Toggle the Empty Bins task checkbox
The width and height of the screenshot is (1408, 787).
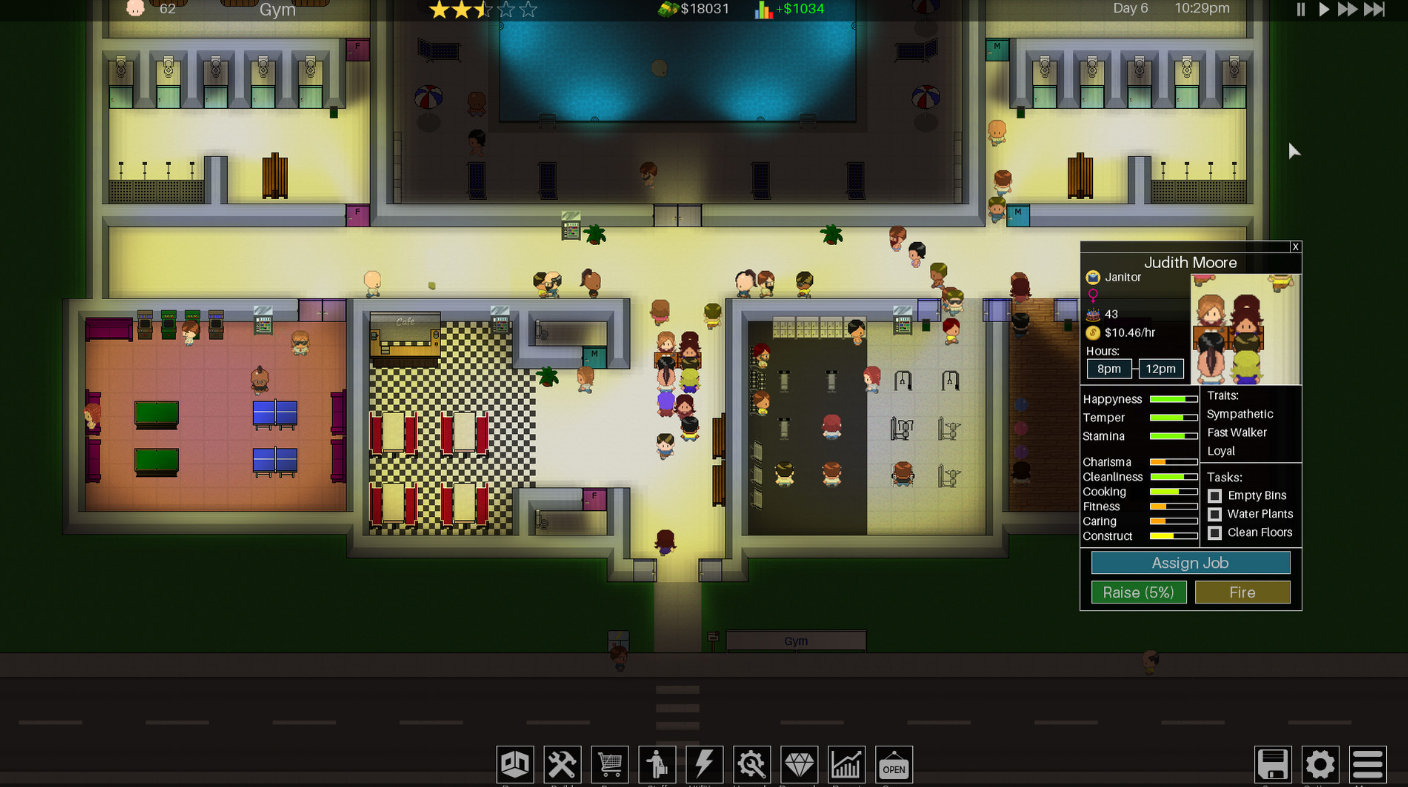coord(1215,496)
